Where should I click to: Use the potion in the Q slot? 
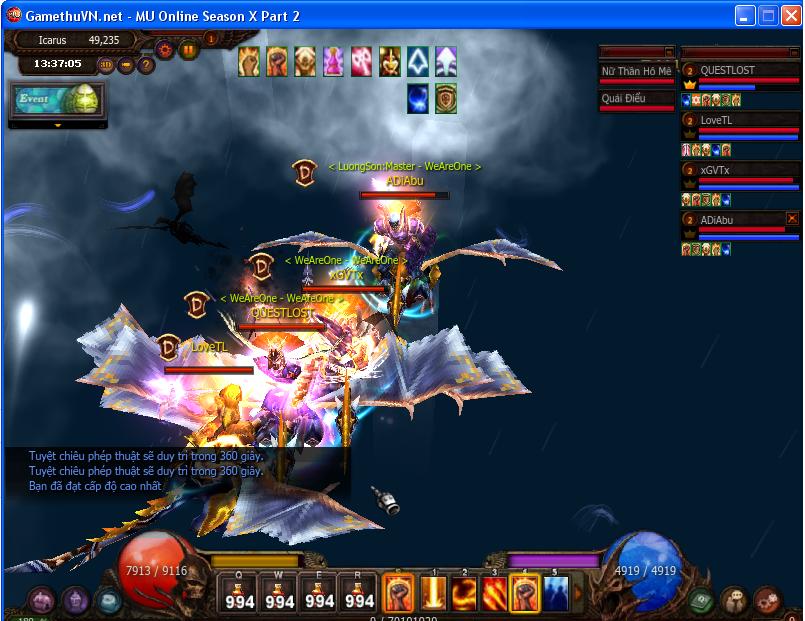239,594
